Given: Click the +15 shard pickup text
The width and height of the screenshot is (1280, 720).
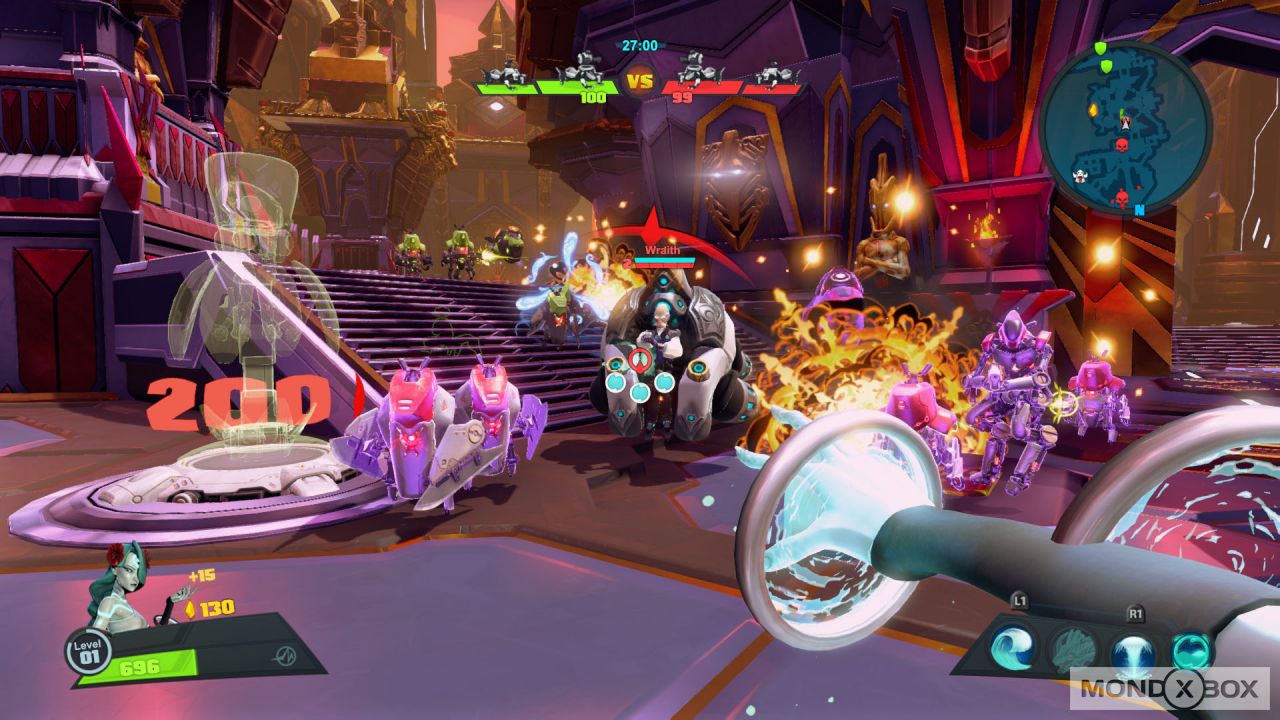Looking at the screenshot, I should coord(202,576).
